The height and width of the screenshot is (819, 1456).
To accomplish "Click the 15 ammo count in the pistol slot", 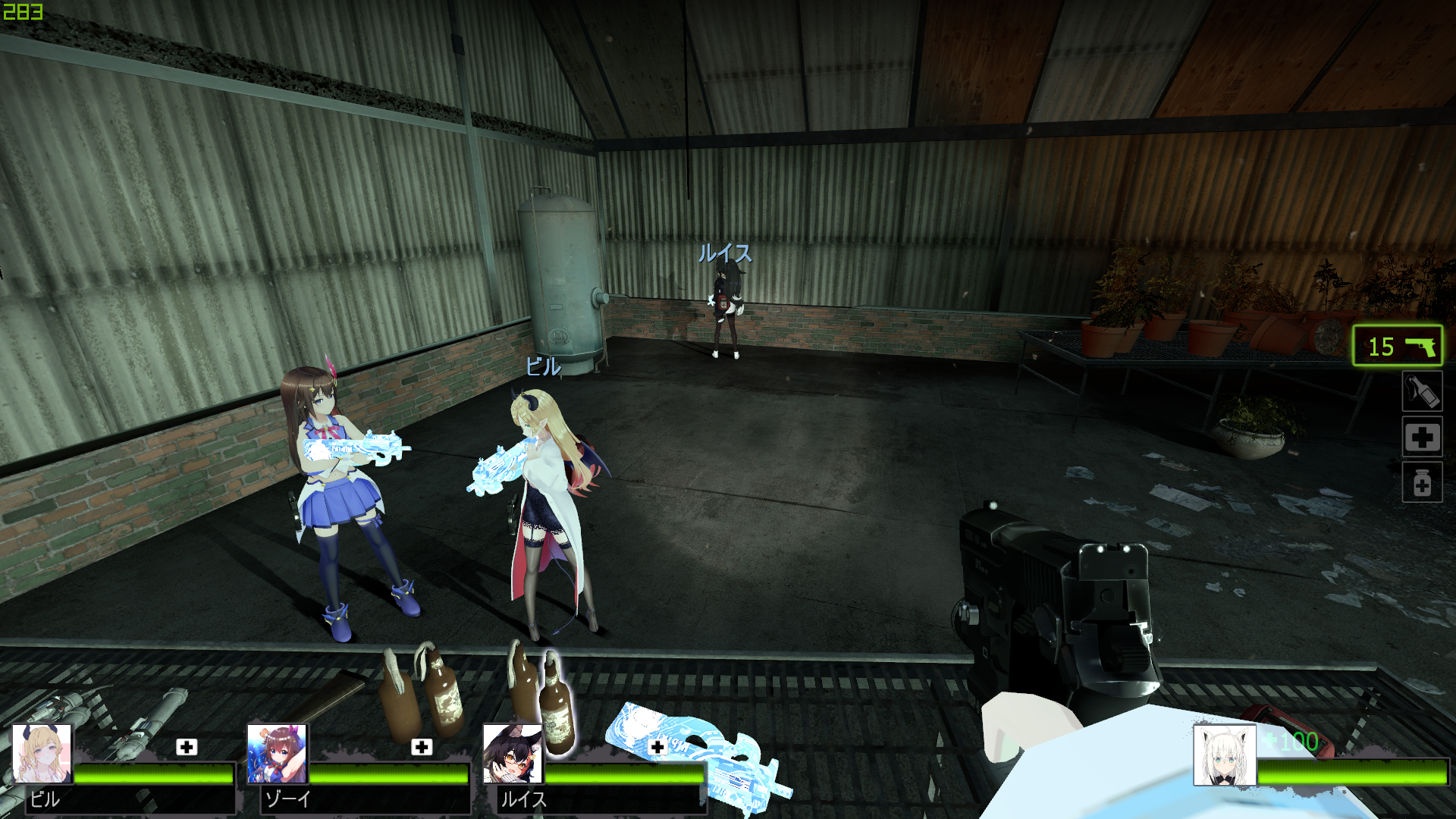I will pyautogui.click(x=1380, y=348).
